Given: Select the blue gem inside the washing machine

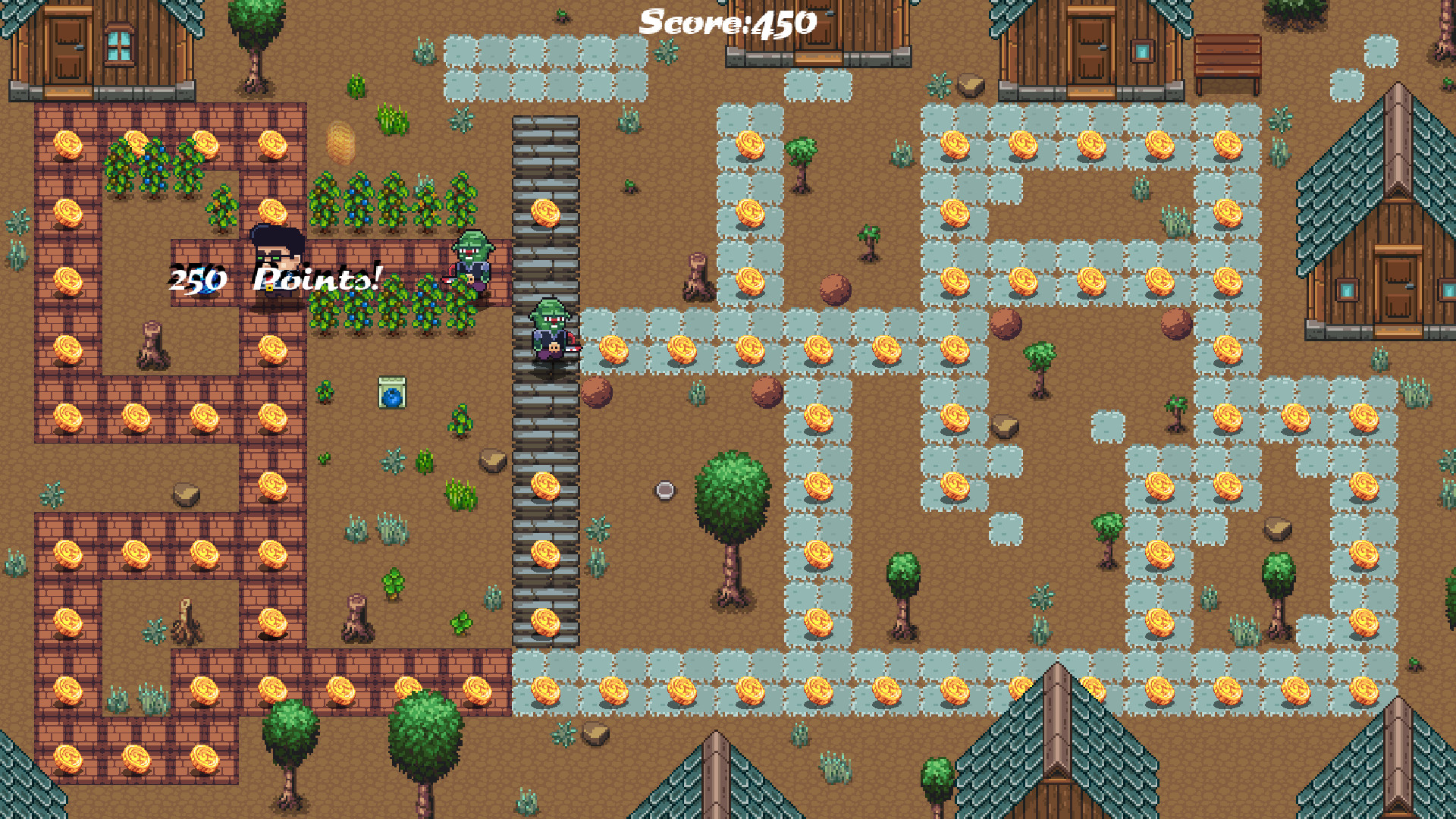Looking at the screenshot, I should coord(391,396).
